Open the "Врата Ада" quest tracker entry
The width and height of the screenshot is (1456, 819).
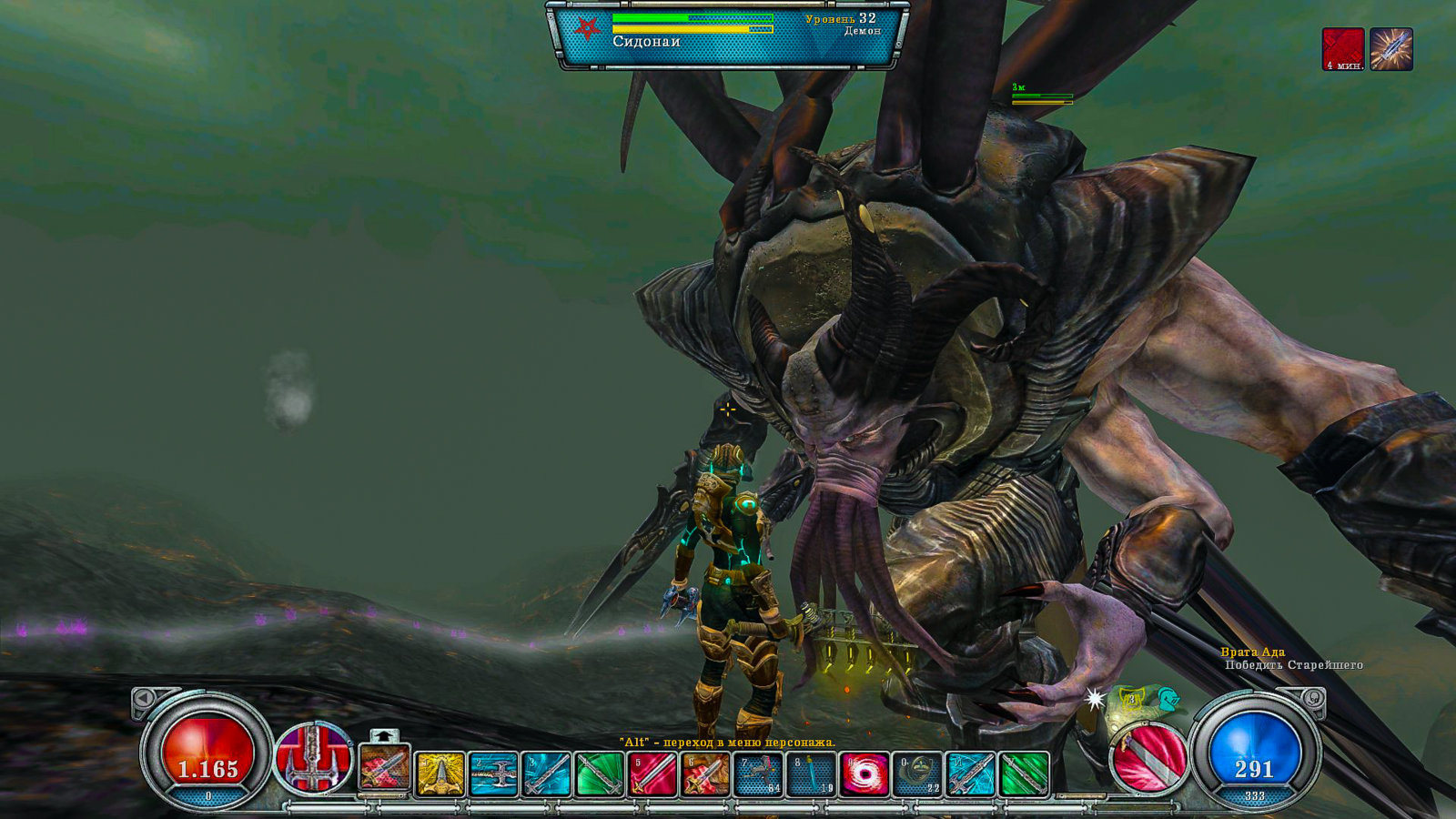click(x=1252, y=652)
